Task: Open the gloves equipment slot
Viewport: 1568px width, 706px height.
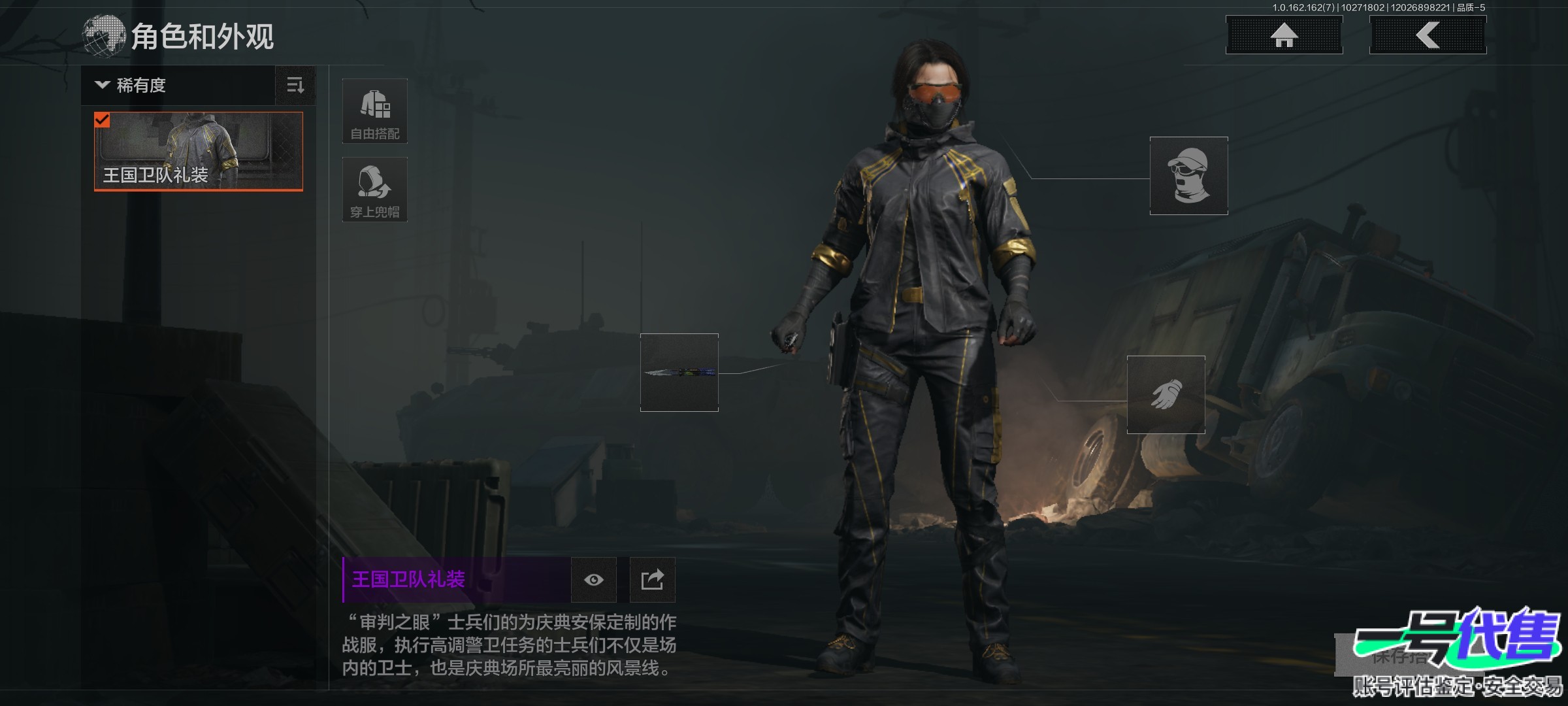Action: [x=1166, y=395]
